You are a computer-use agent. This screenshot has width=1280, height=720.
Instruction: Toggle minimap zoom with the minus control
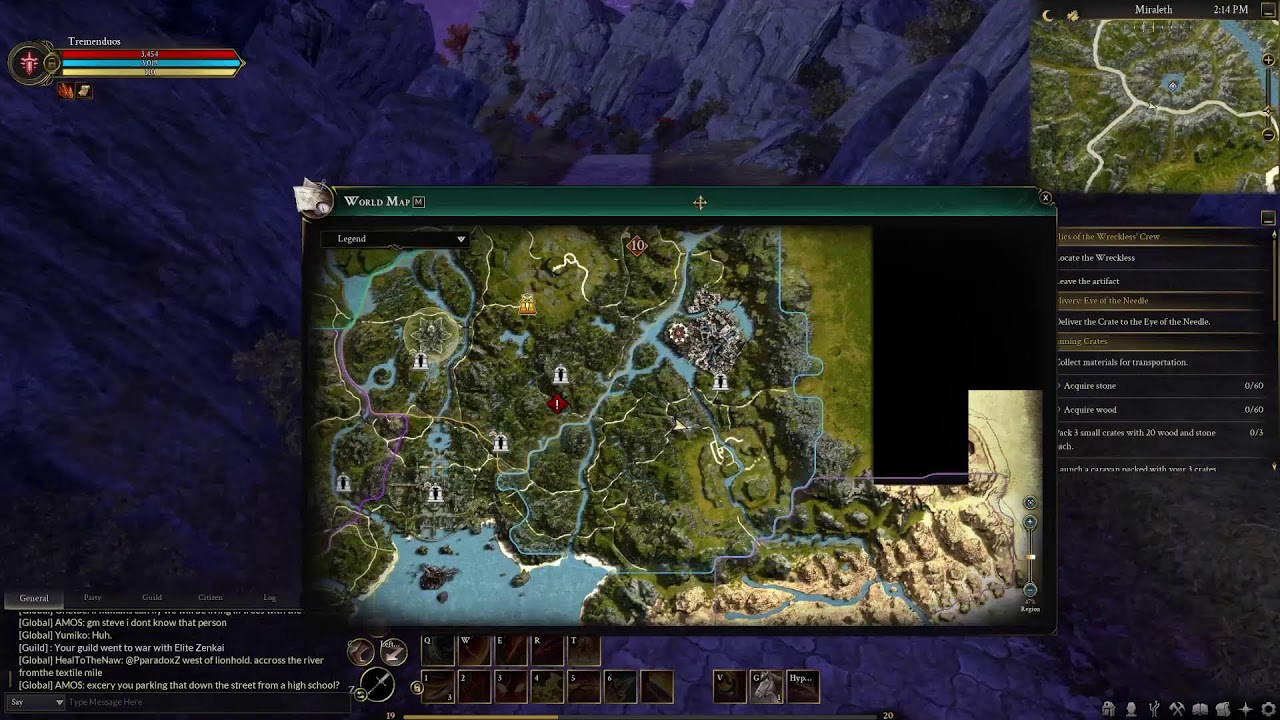coord(1268,132)
